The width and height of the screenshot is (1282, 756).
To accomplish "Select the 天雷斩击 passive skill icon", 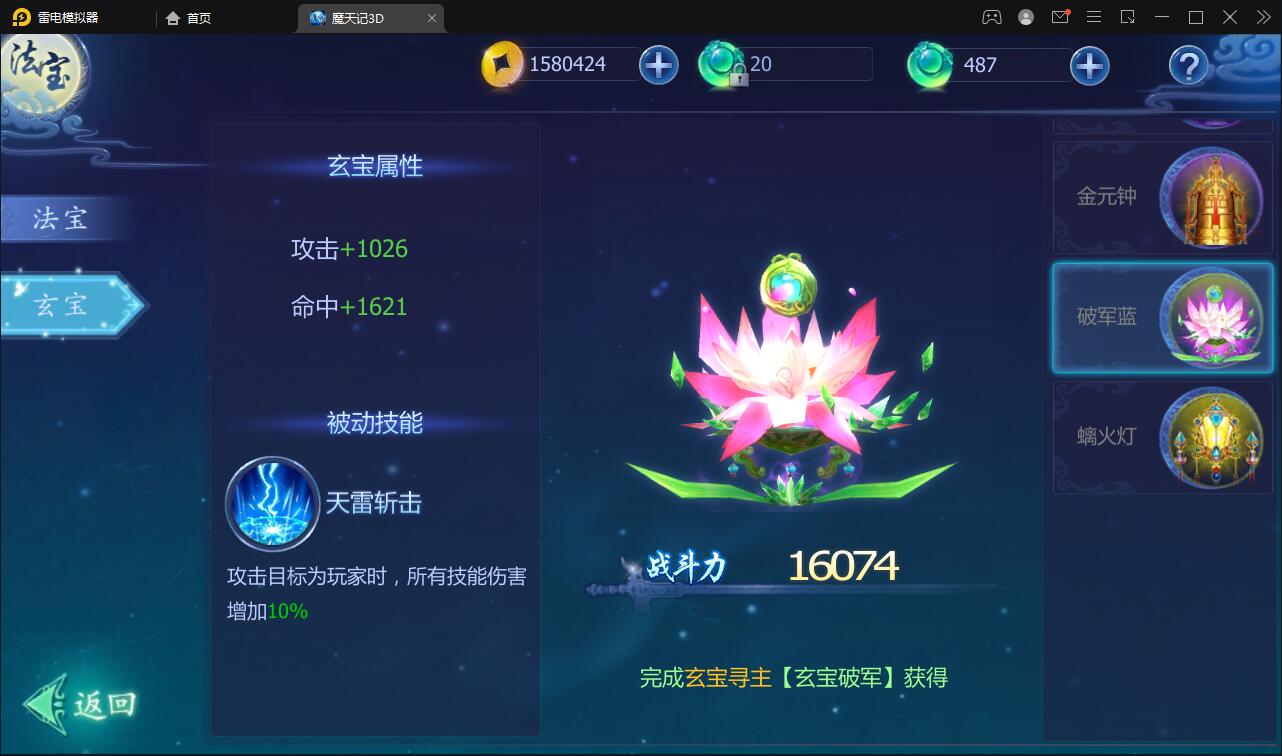I will click(x=271, y=505).
